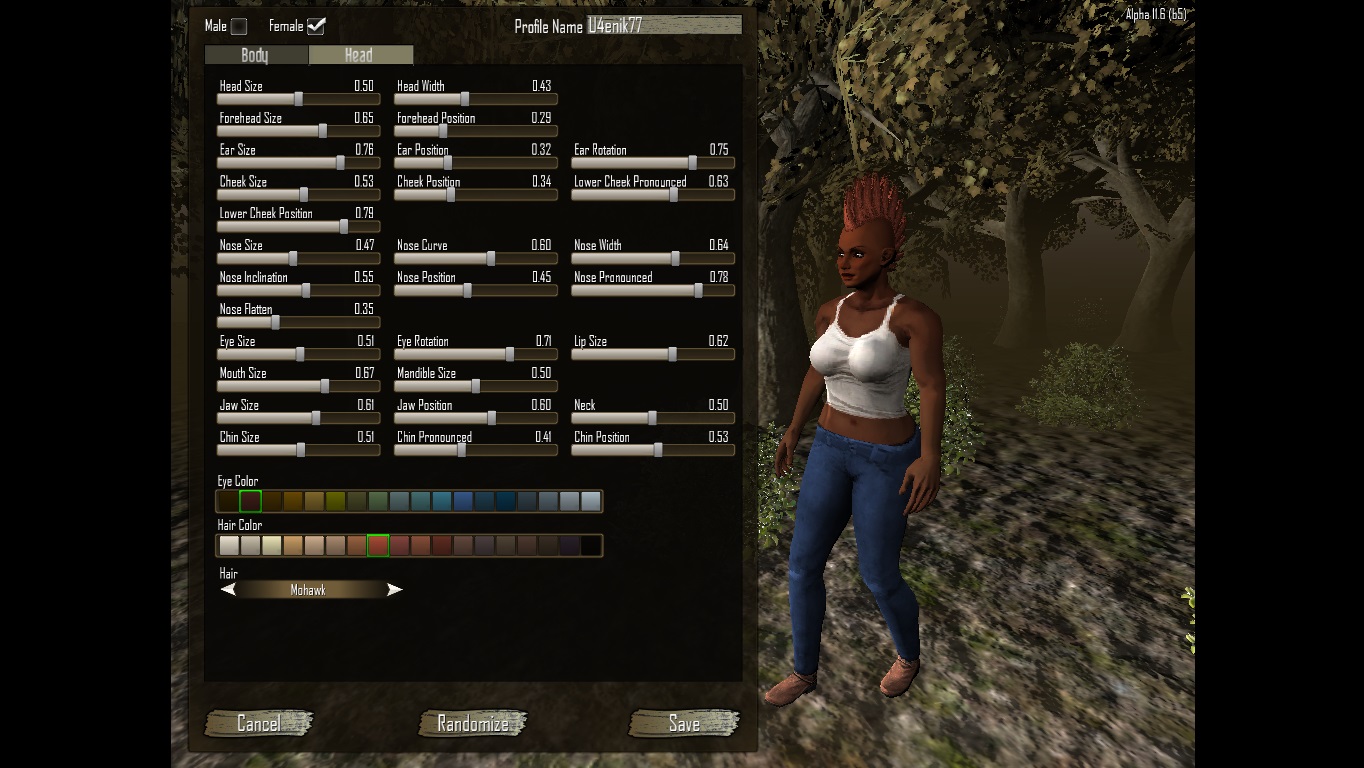Viewport: 1364px width, 768px height.
Task: Click the Nose Width slider
Action: pyautogui.click(x=675, y=258)
